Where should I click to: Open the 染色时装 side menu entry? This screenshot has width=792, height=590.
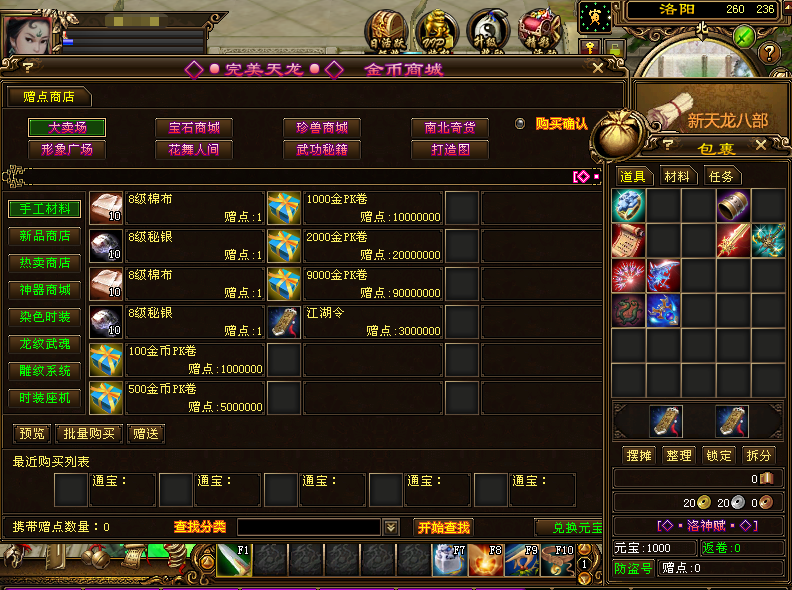(x=45, y=317)
